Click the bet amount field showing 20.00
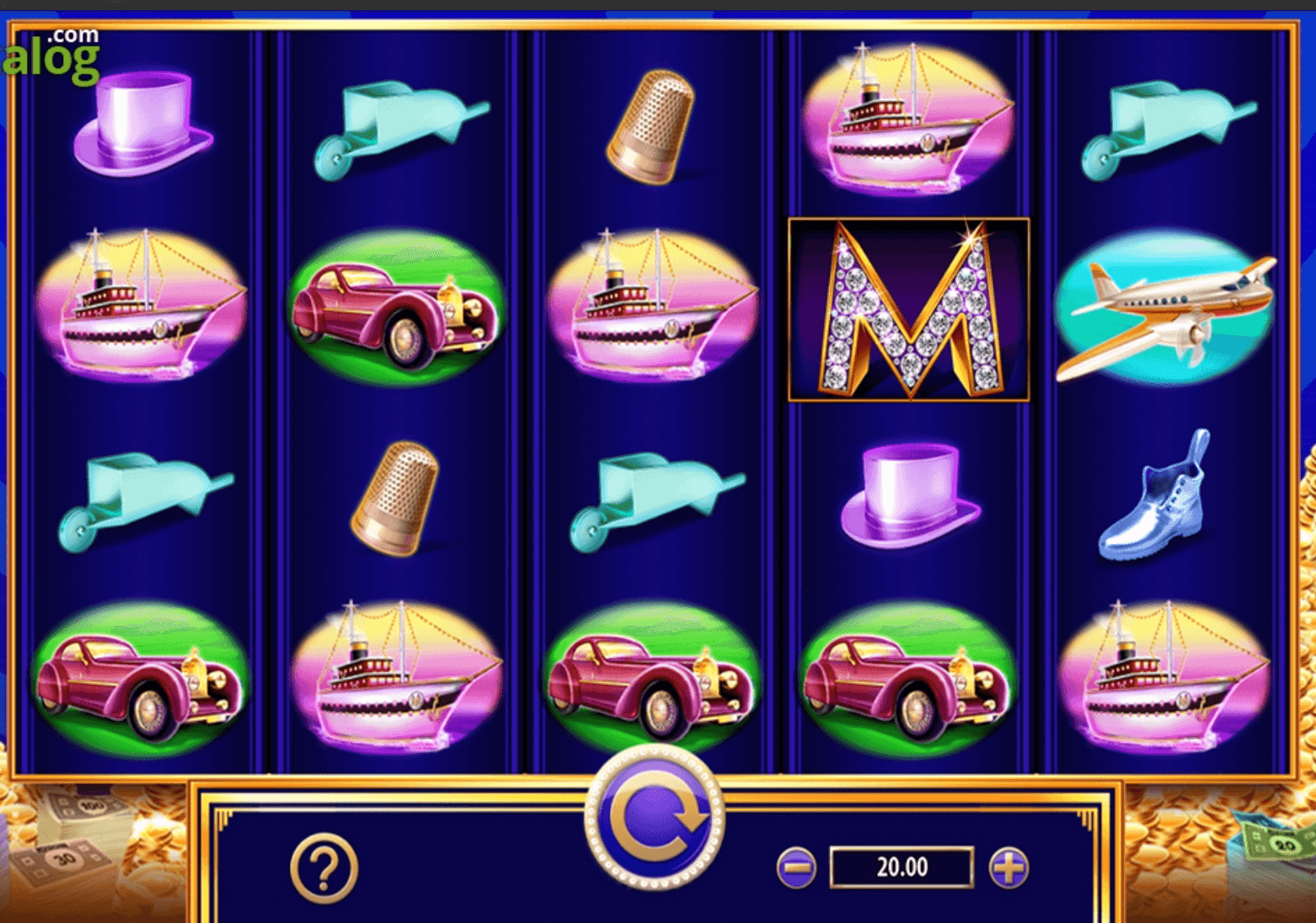This screenshot has width=1316, height=923. point(901,865)
